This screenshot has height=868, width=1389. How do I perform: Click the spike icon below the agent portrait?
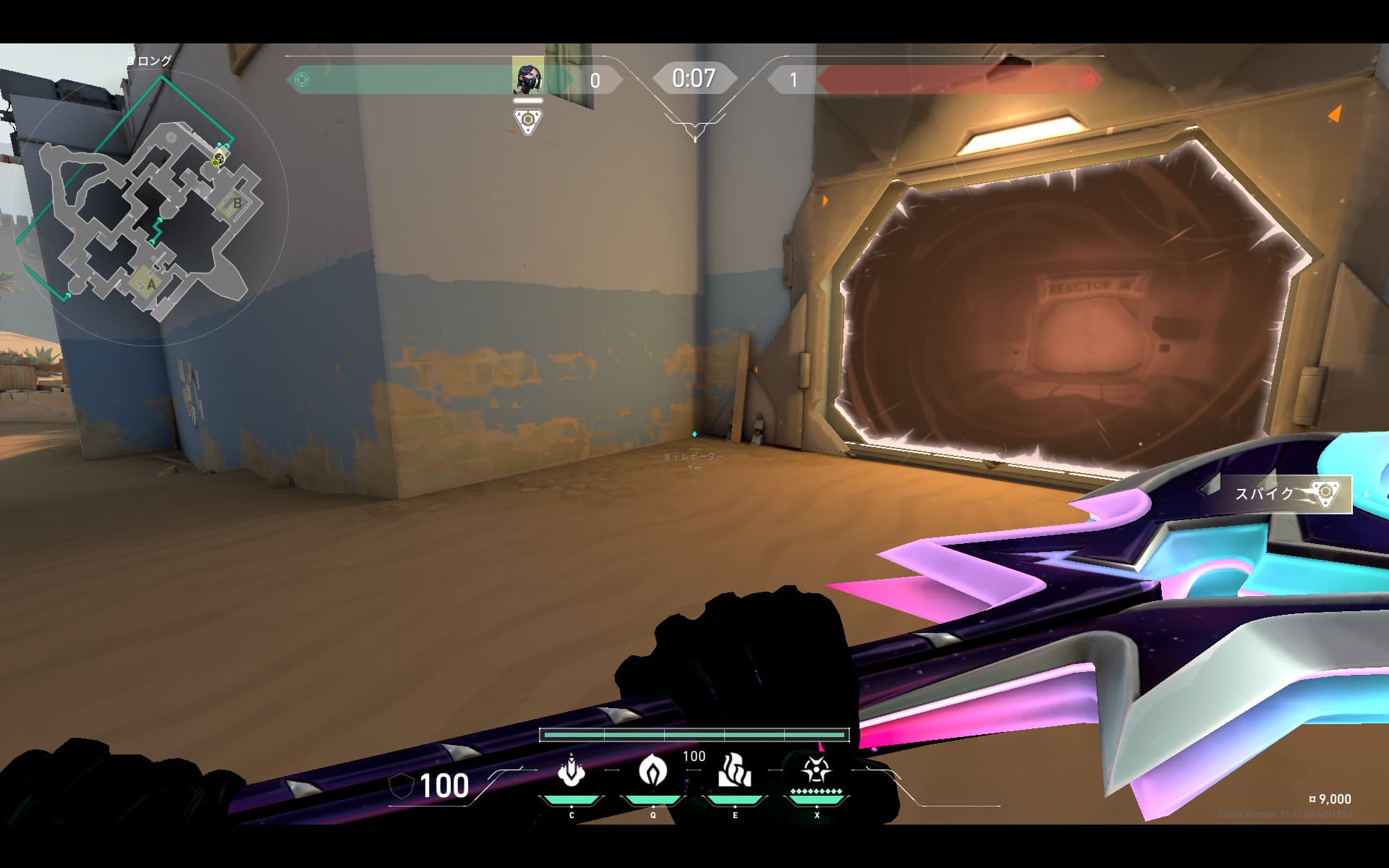click(x=528, y=122)
